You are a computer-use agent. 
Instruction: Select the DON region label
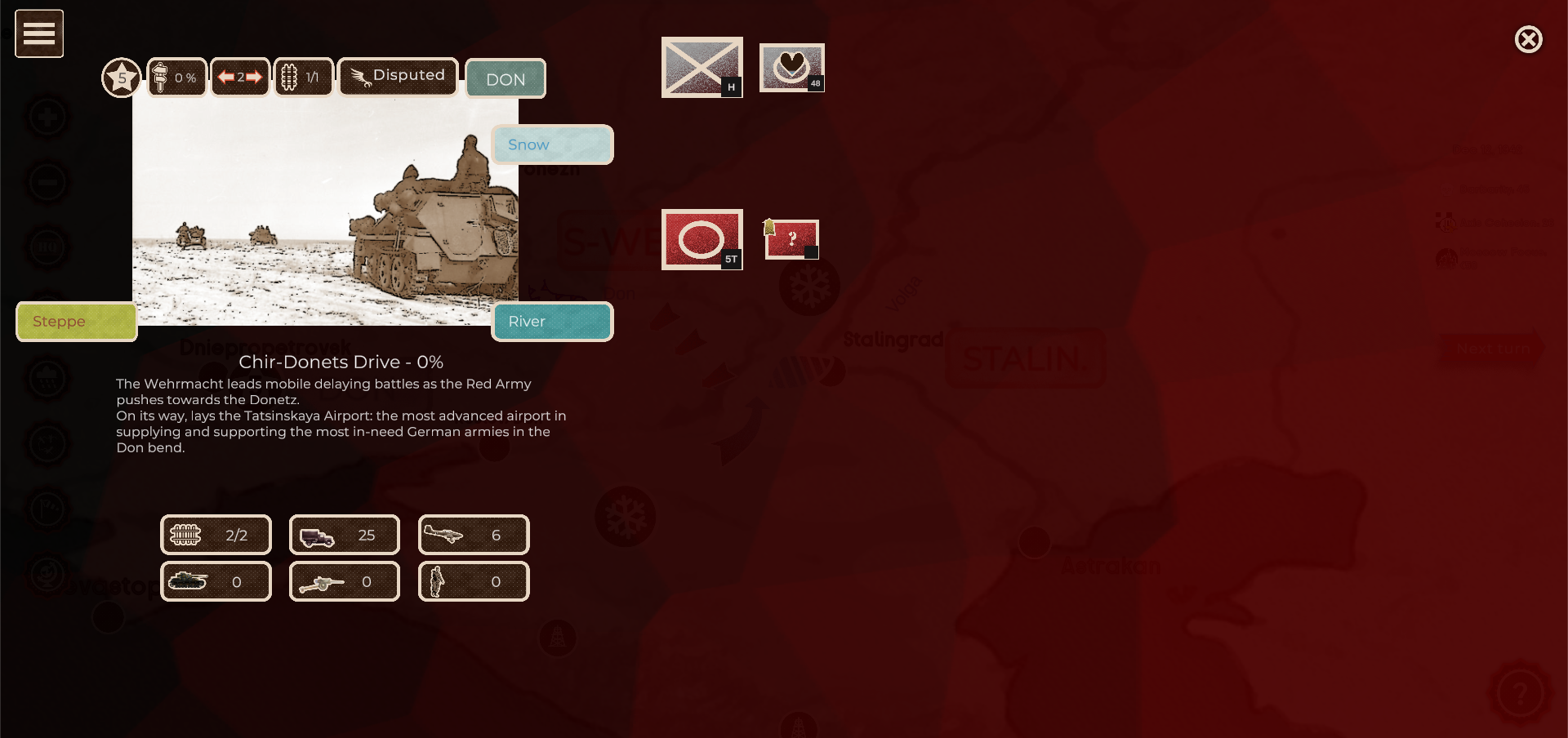pos(506,79)
